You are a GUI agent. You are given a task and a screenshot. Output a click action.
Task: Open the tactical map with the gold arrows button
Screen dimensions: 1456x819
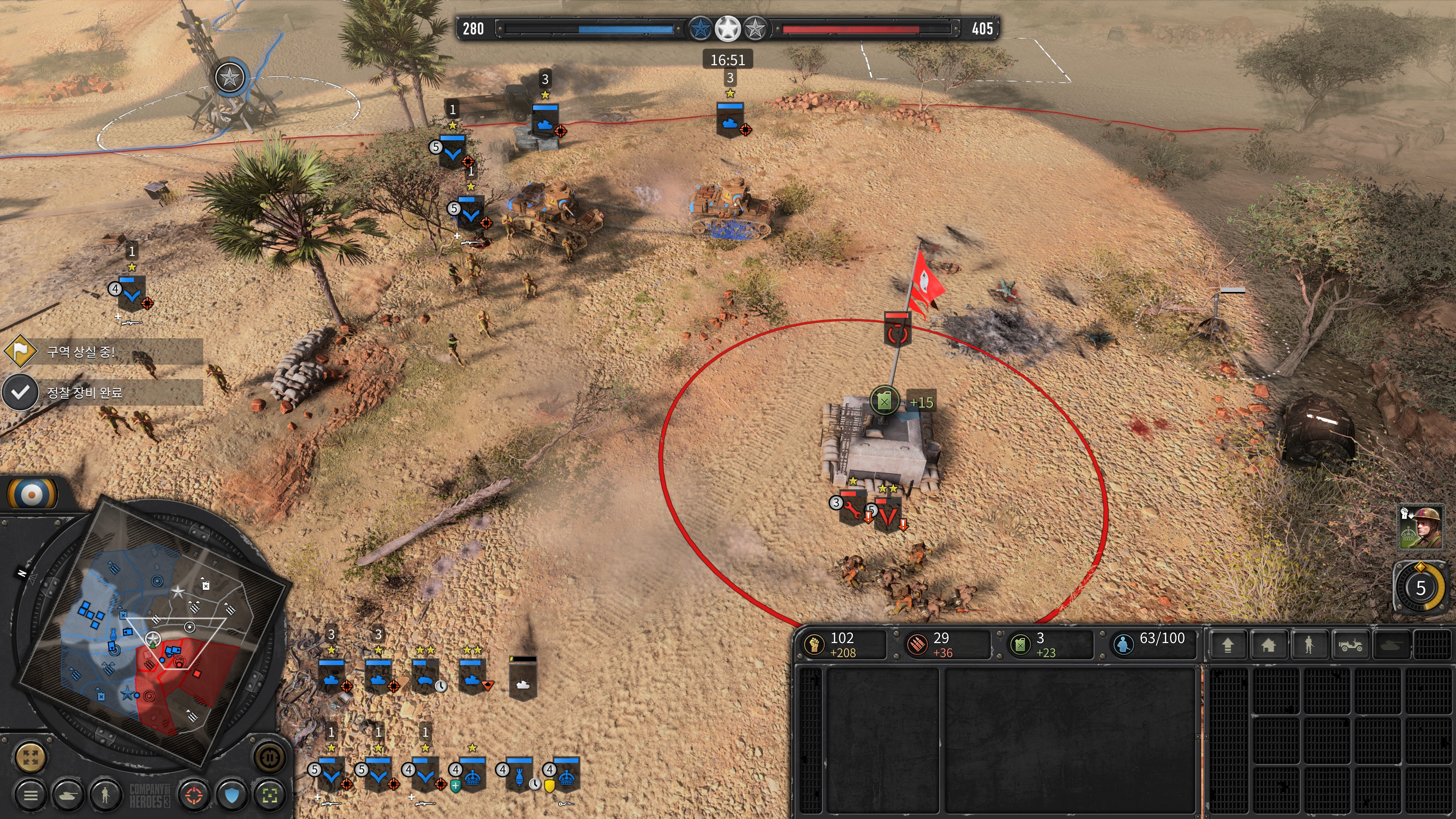pos(30,757)
